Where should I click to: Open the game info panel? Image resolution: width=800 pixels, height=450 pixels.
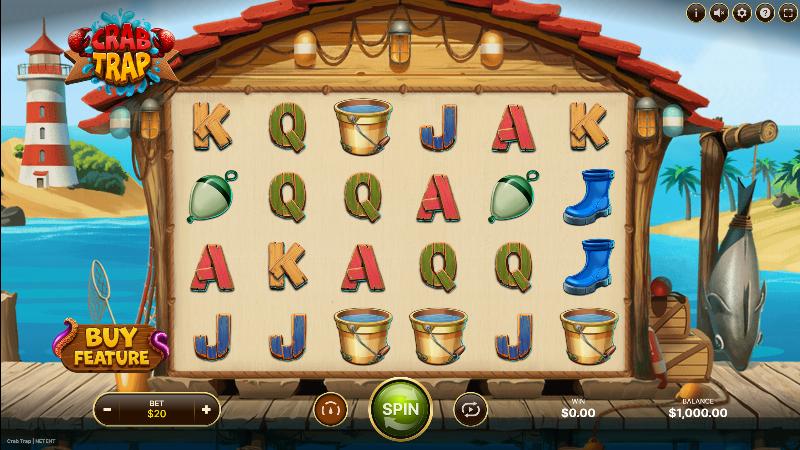695,13
